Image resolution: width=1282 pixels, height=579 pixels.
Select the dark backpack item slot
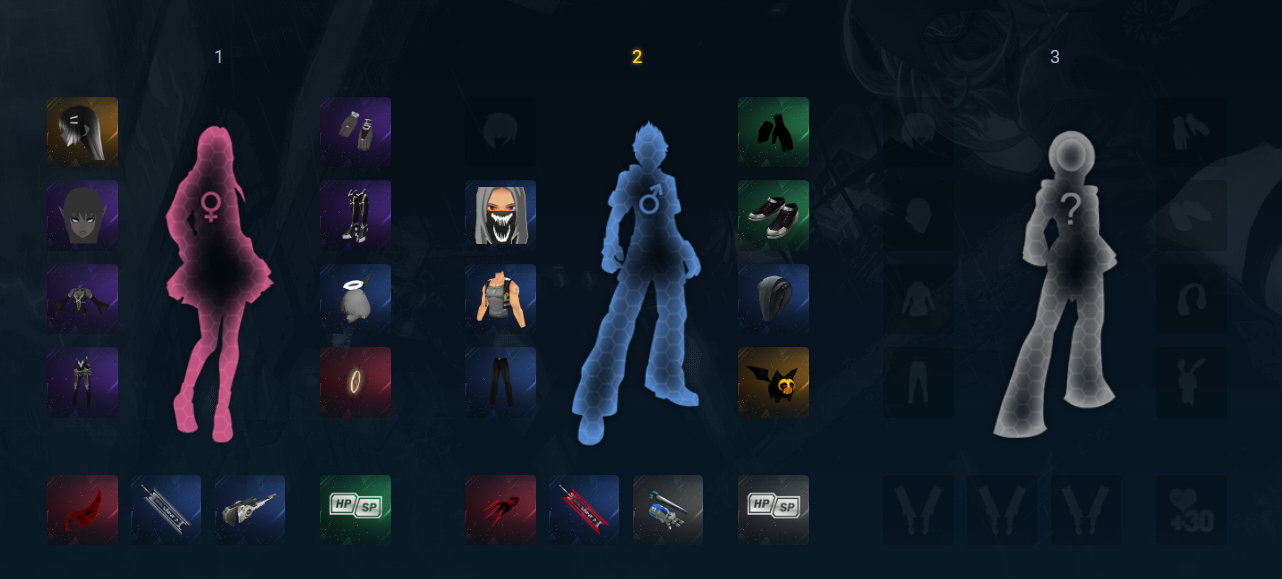point(773,299)
